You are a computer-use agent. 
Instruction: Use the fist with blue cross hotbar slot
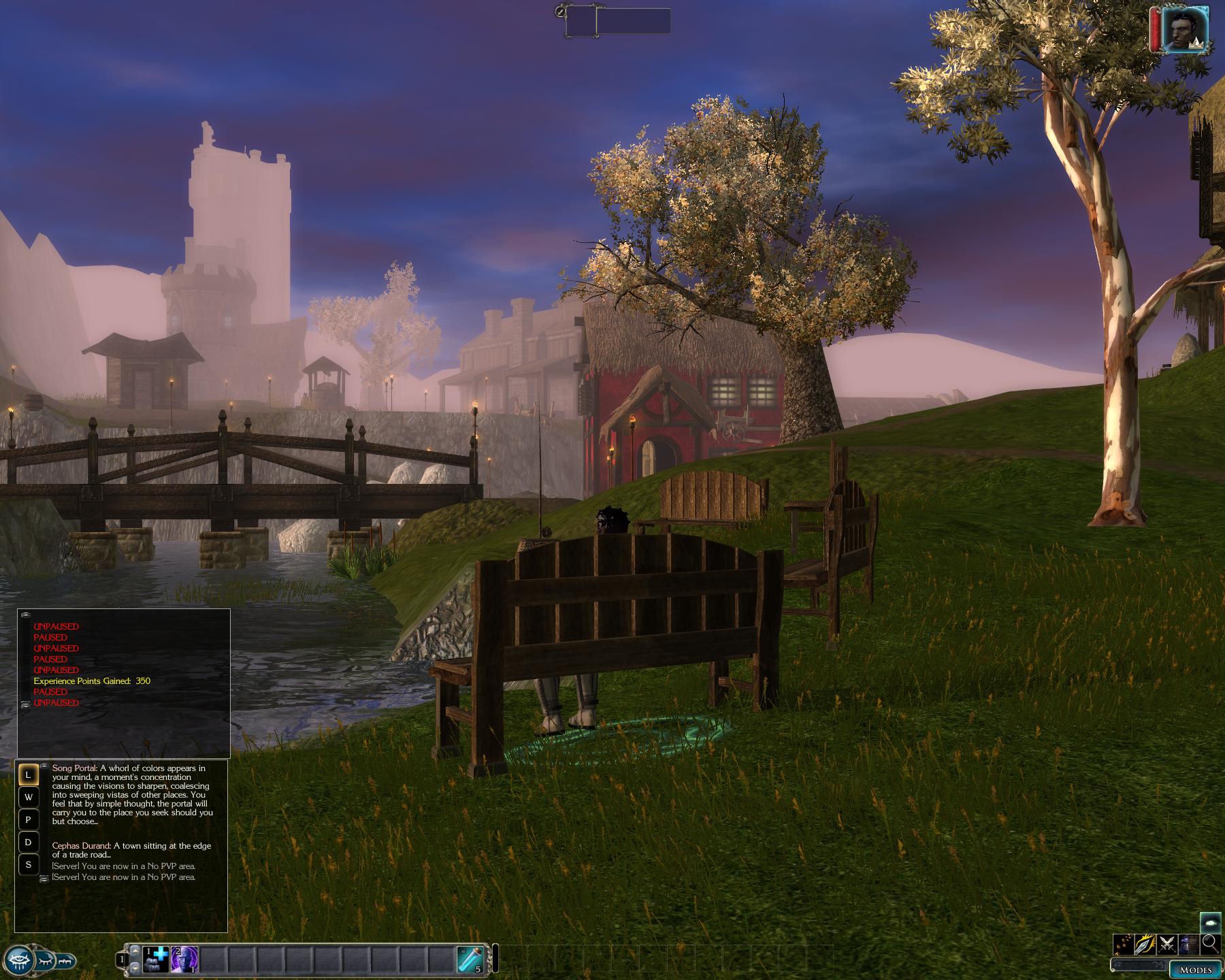[x=156, y=960]
